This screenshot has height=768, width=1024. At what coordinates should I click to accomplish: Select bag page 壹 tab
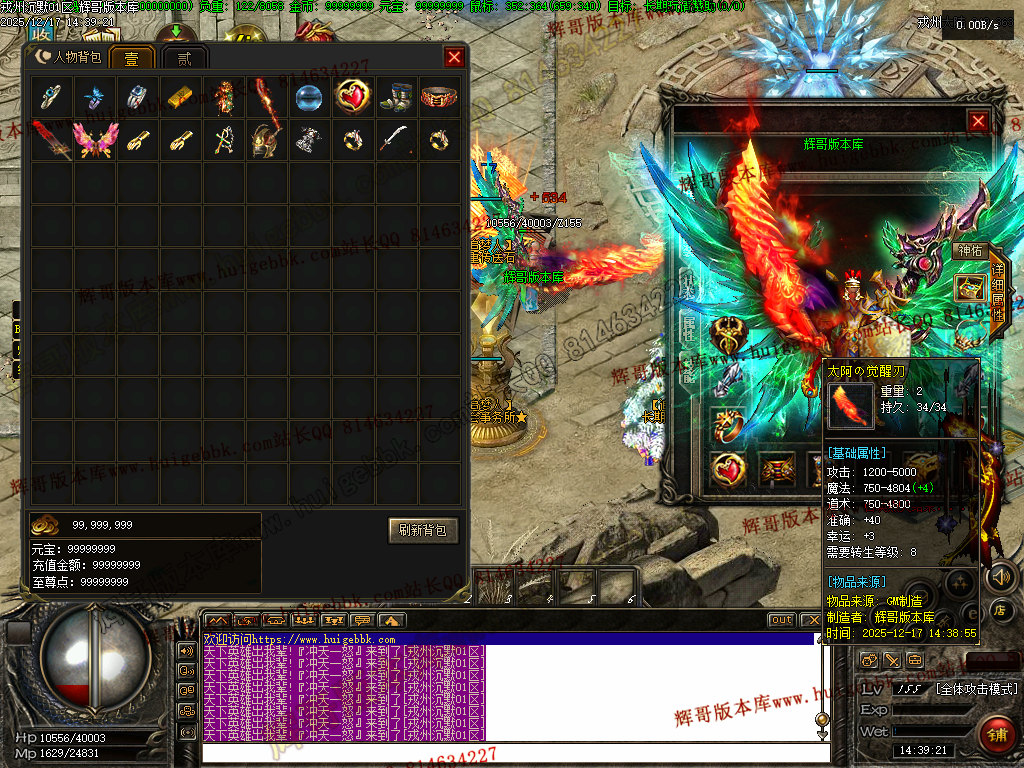[131, 58]
